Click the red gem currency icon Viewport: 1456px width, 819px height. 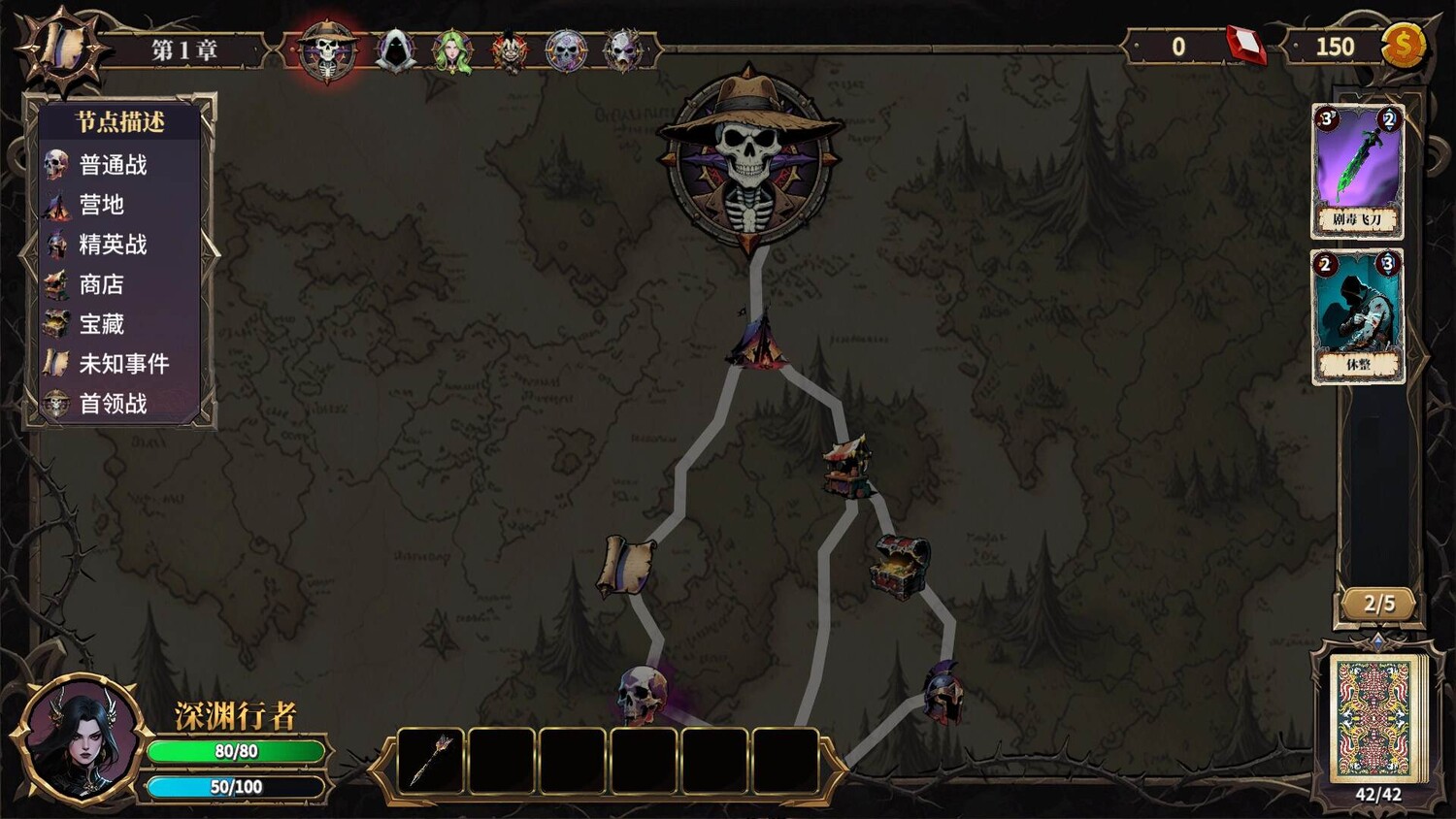tap(1245, 46)
